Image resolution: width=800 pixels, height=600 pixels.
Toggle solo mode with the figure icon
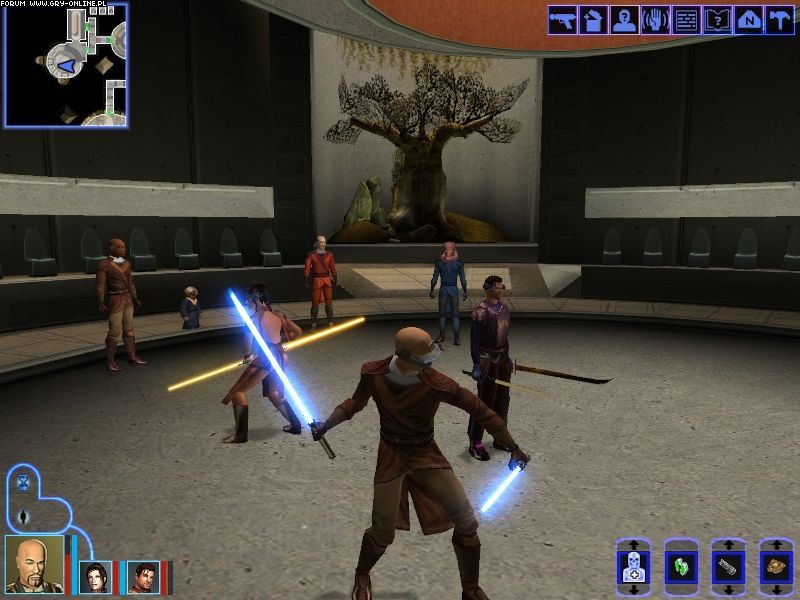coord(23,517)
